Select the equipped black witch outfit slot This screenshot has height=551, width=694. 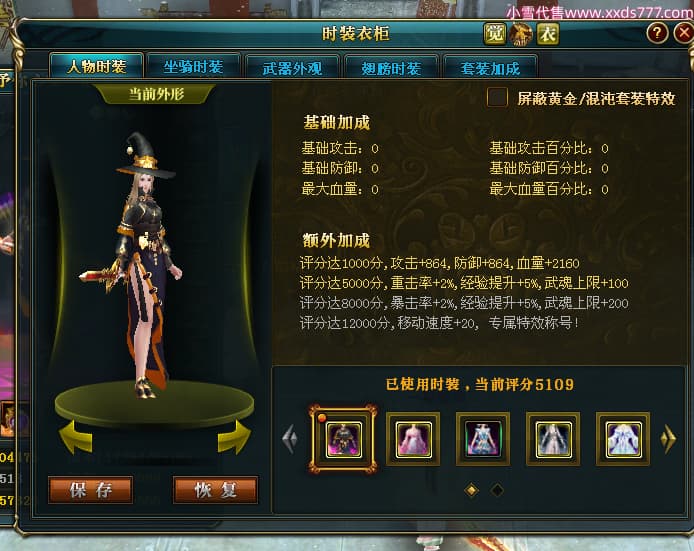tap(343, 439)
